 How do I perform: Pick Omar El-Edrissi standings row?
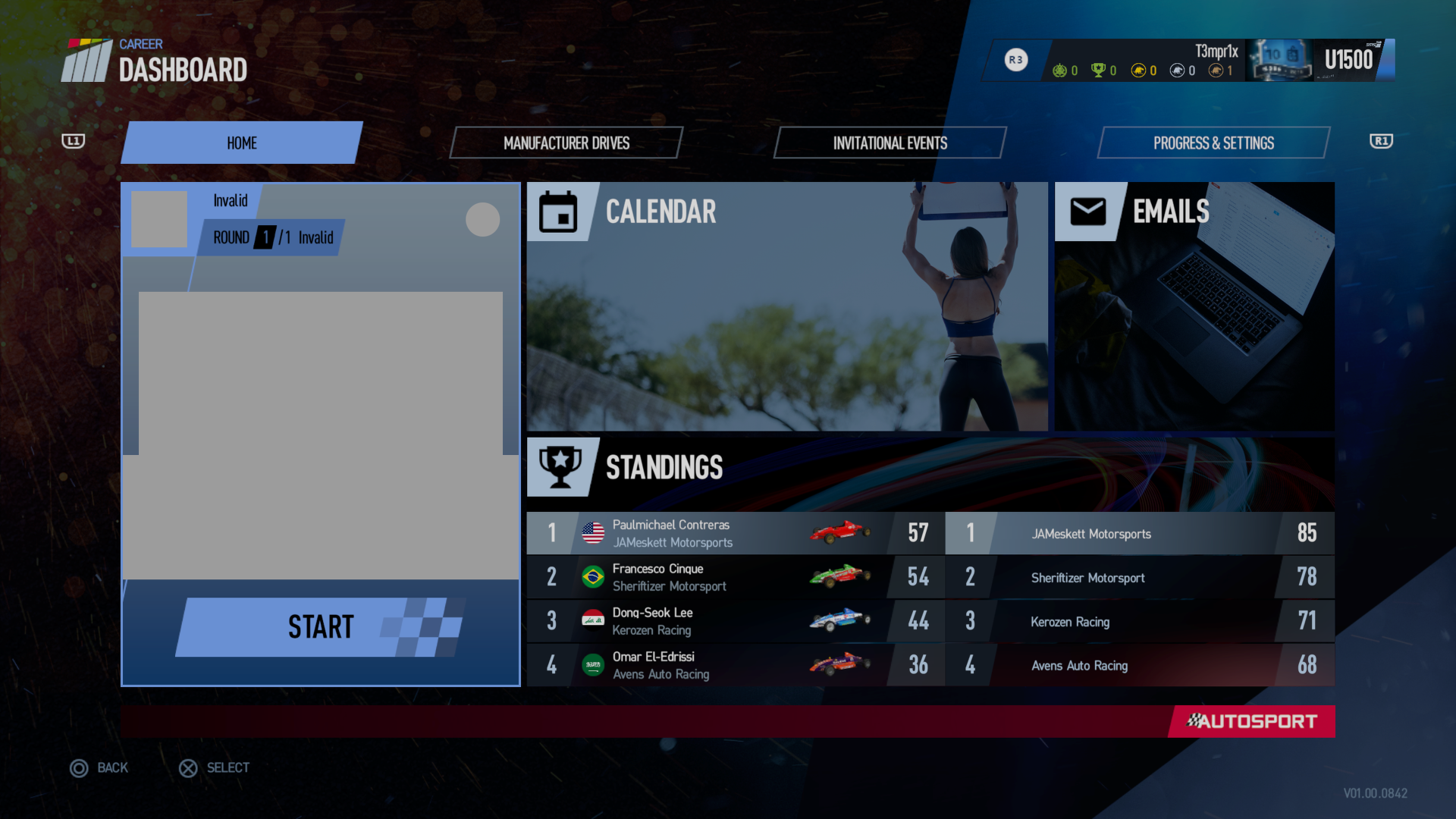[736, 665]
